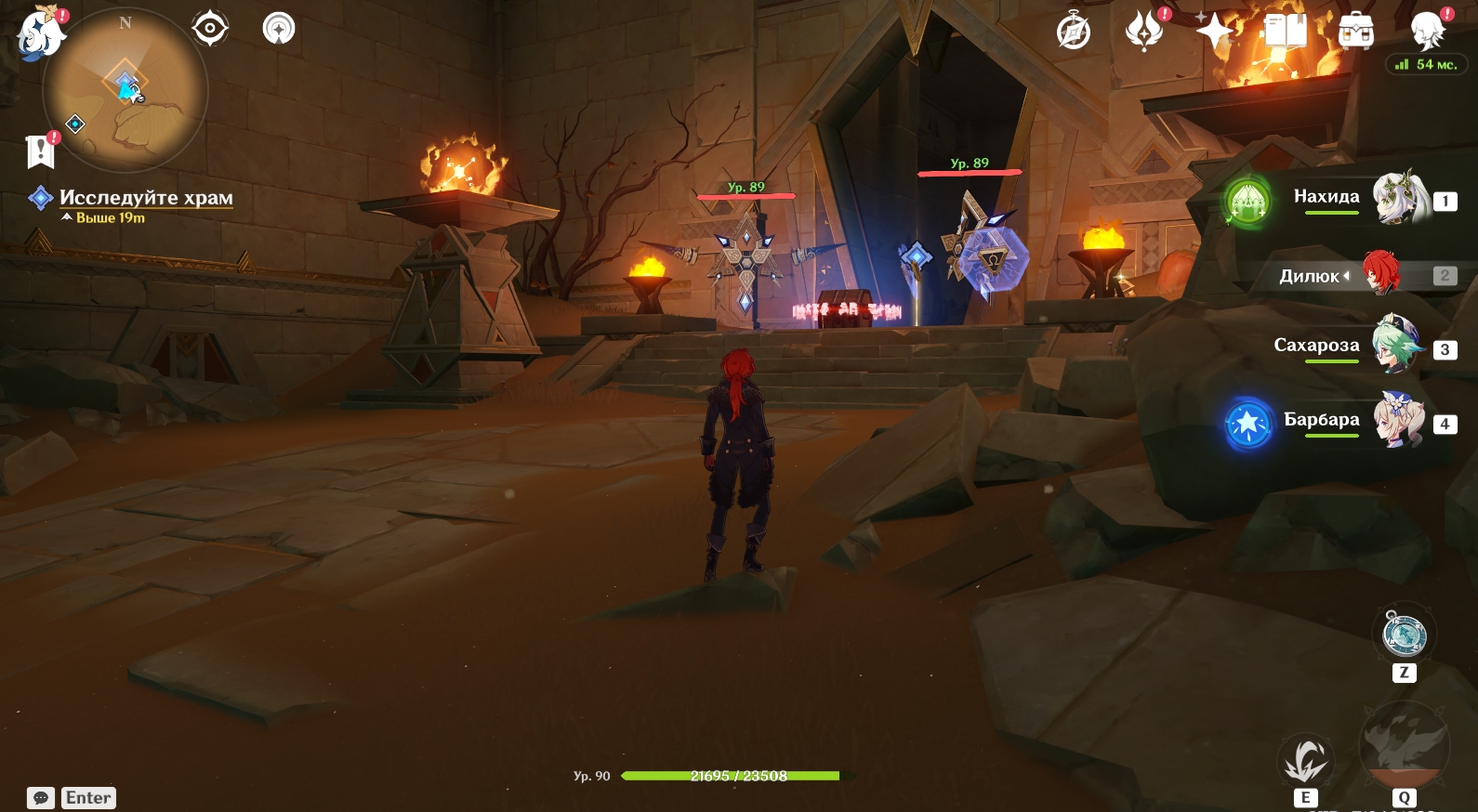This screenshot has height=812, width=1478.
Task: Open the quest log exclamation icon
Action: click(x=41, y=151)
